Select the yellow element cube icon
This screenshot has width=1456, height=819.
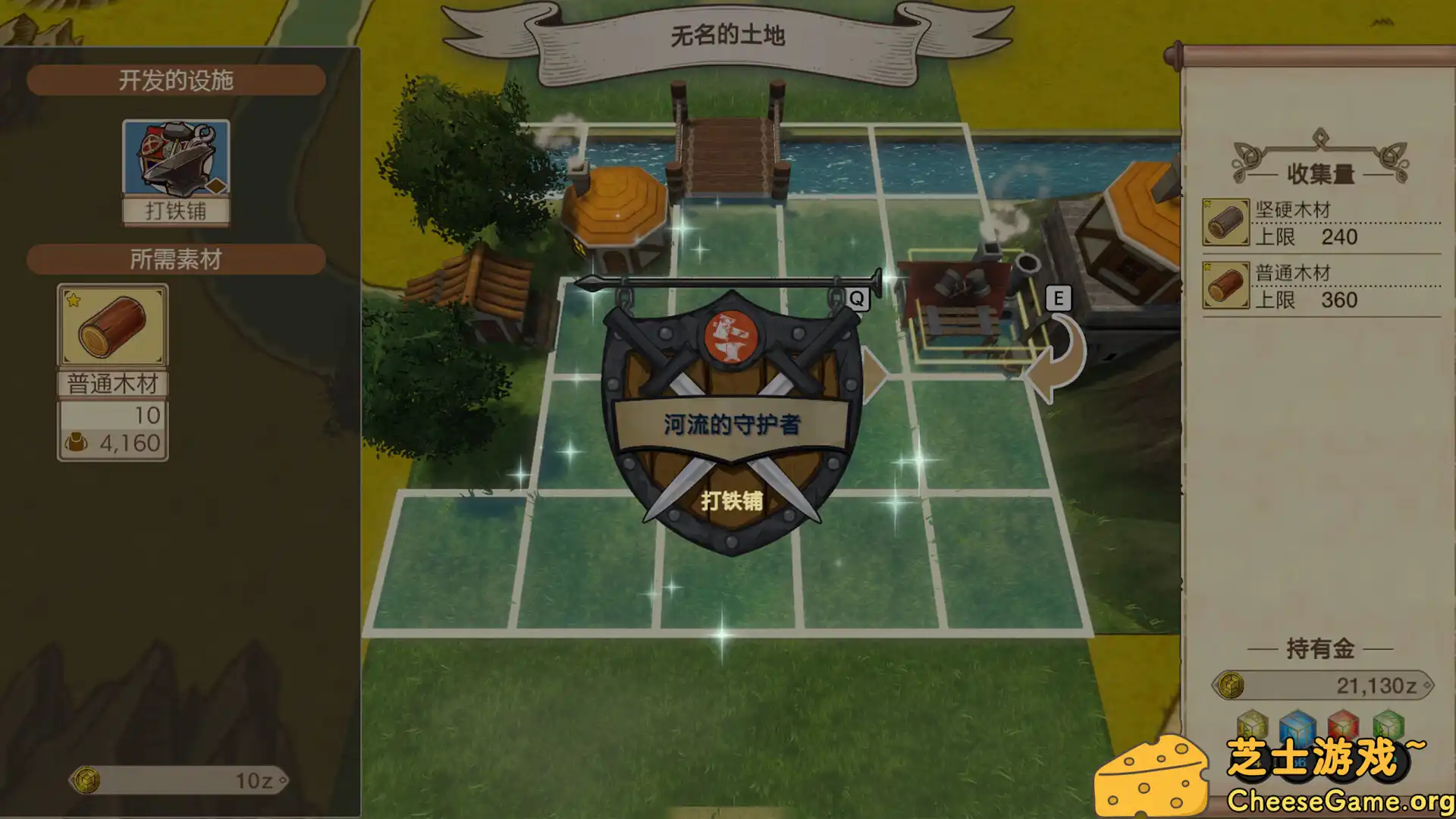click(x=1253, y=724)
